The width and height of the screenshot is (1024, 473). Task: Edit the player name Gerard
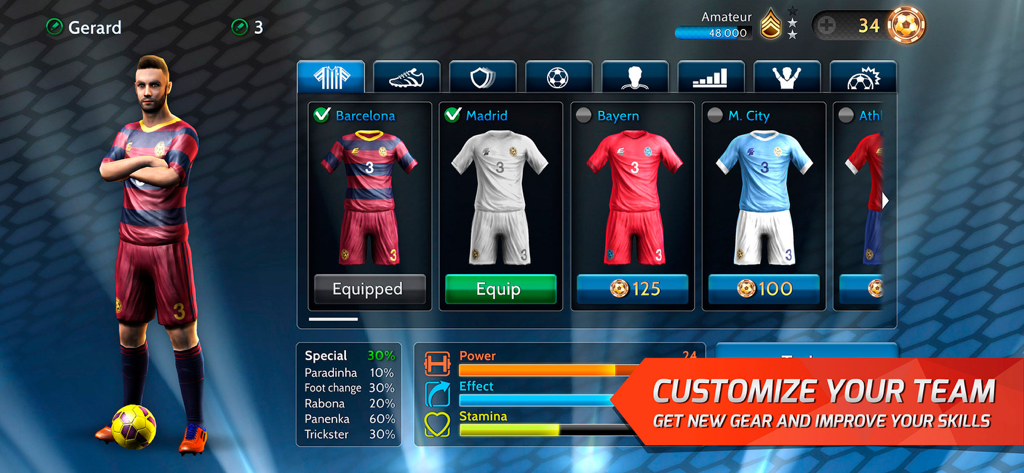(x=54, y=27)
